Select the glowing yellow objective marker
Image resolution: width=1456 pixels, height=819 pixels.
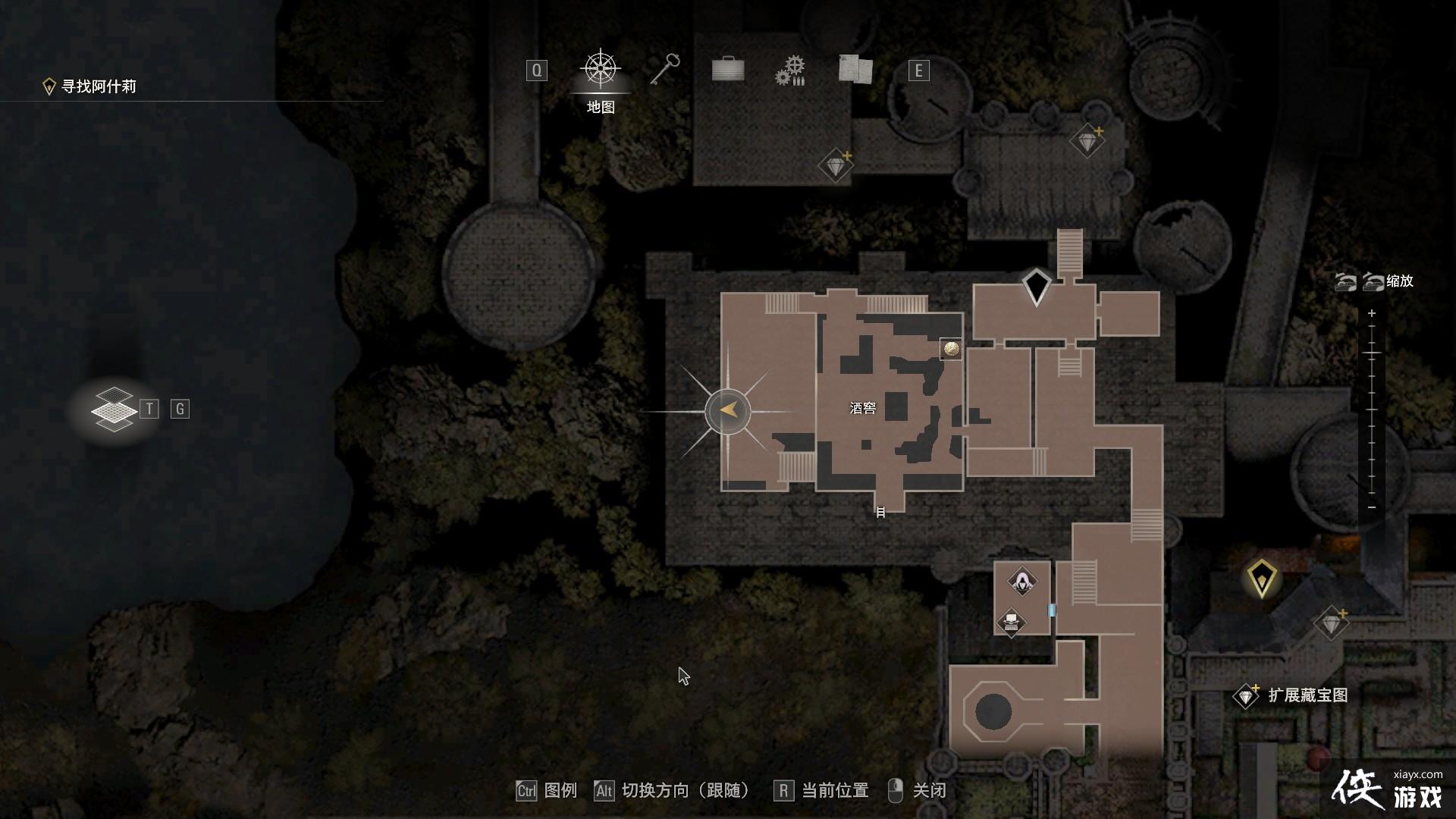(1261, 578)
